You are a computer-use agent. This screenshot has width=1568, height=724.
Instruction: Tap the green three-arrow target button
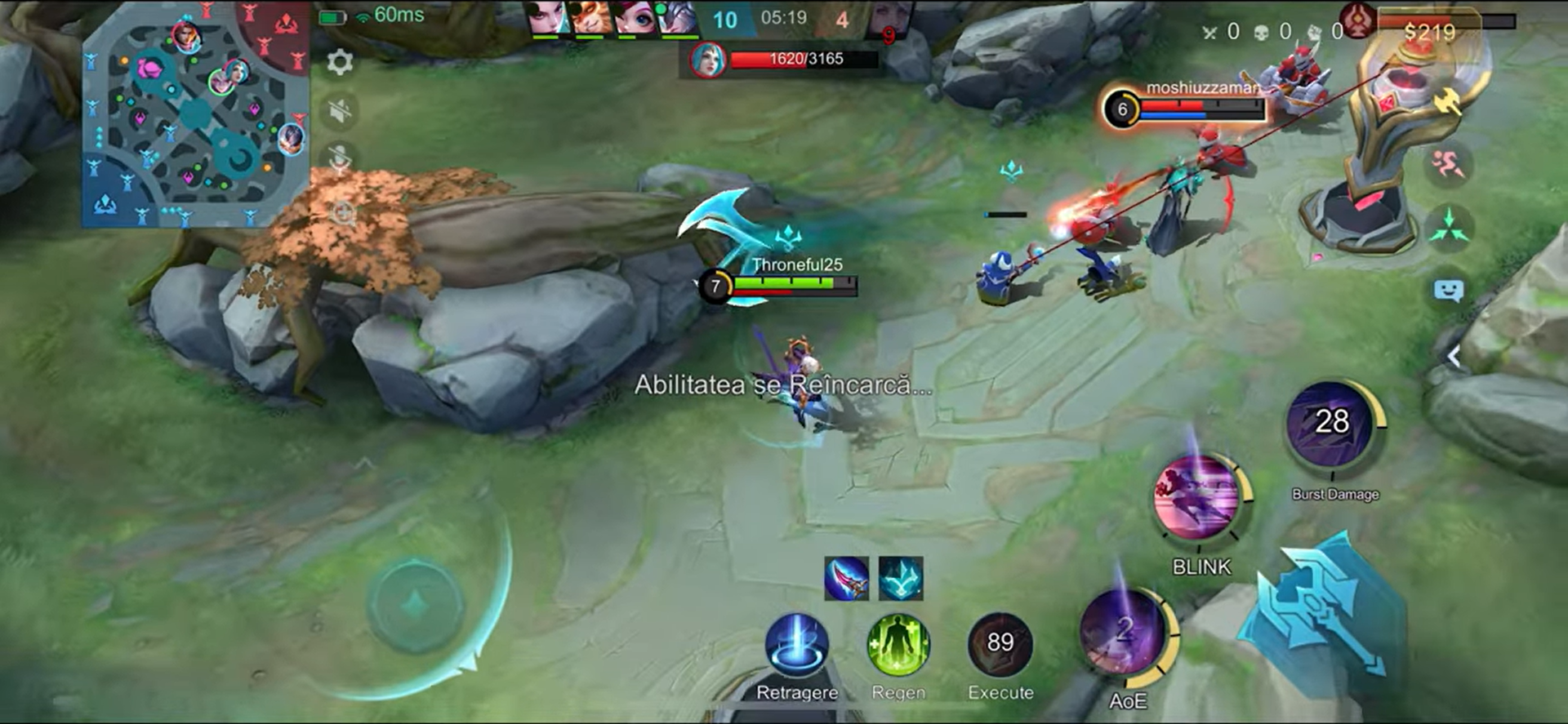click(x=1448, y=226)
